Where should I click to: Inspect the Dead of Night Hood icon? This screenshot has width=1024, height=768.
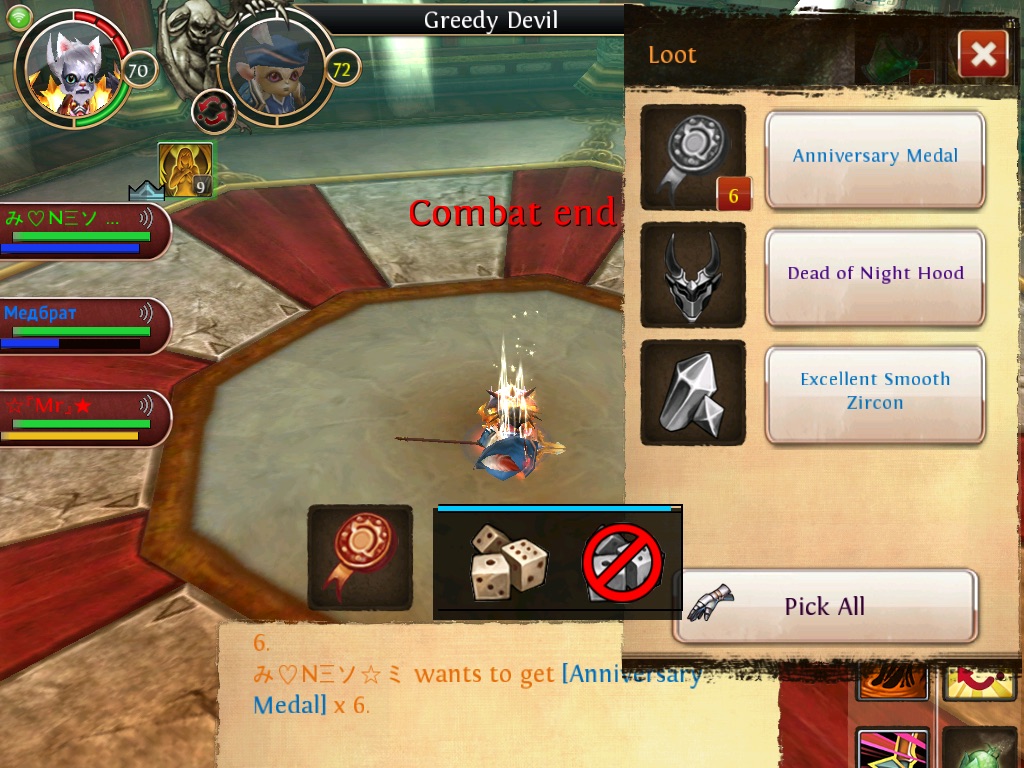[x=692, y=275]
